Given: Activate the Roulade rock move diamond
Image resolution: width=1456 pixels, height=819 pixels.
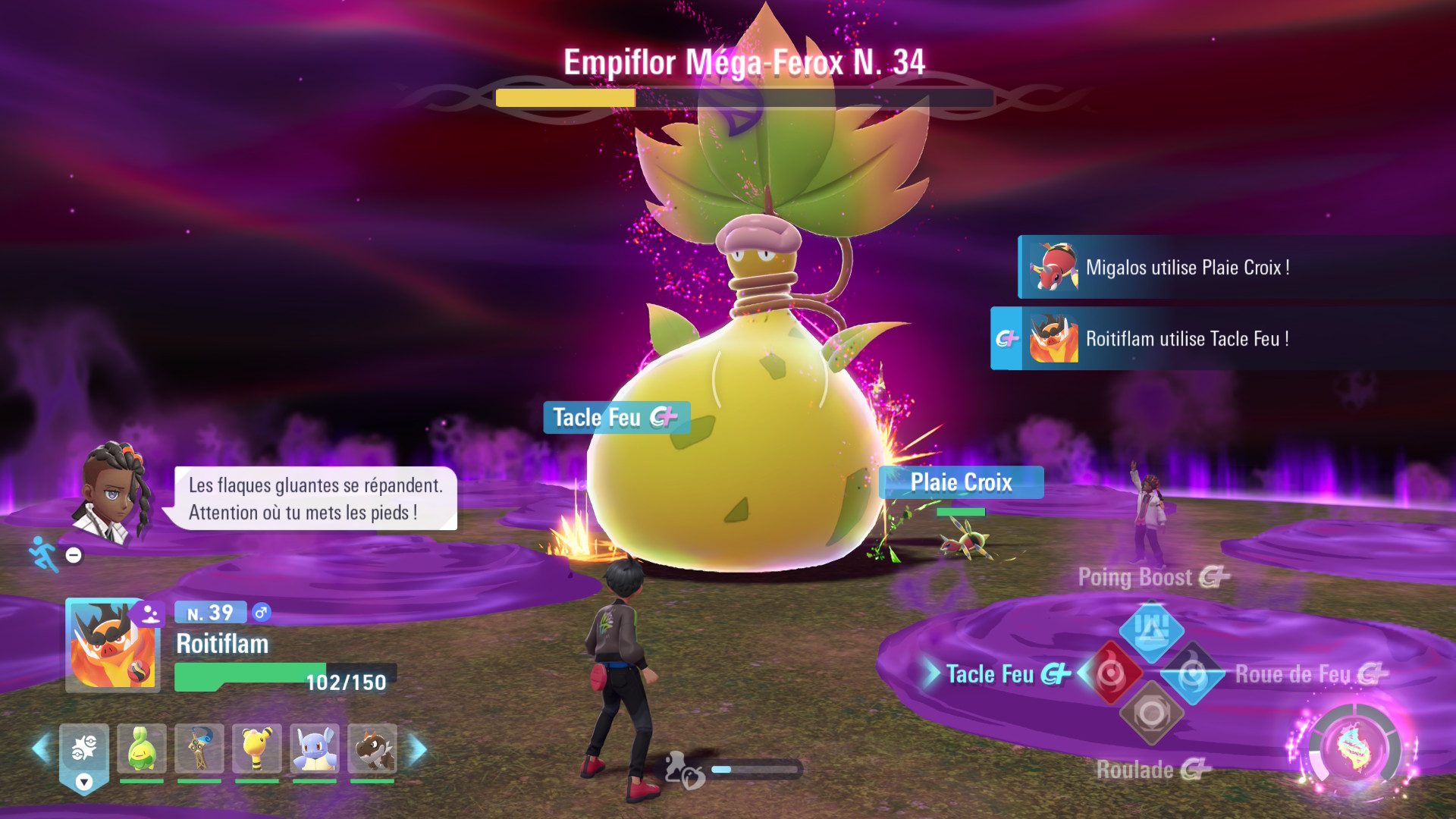Looking at the screenshot, I should click(x=1151, y=714).
